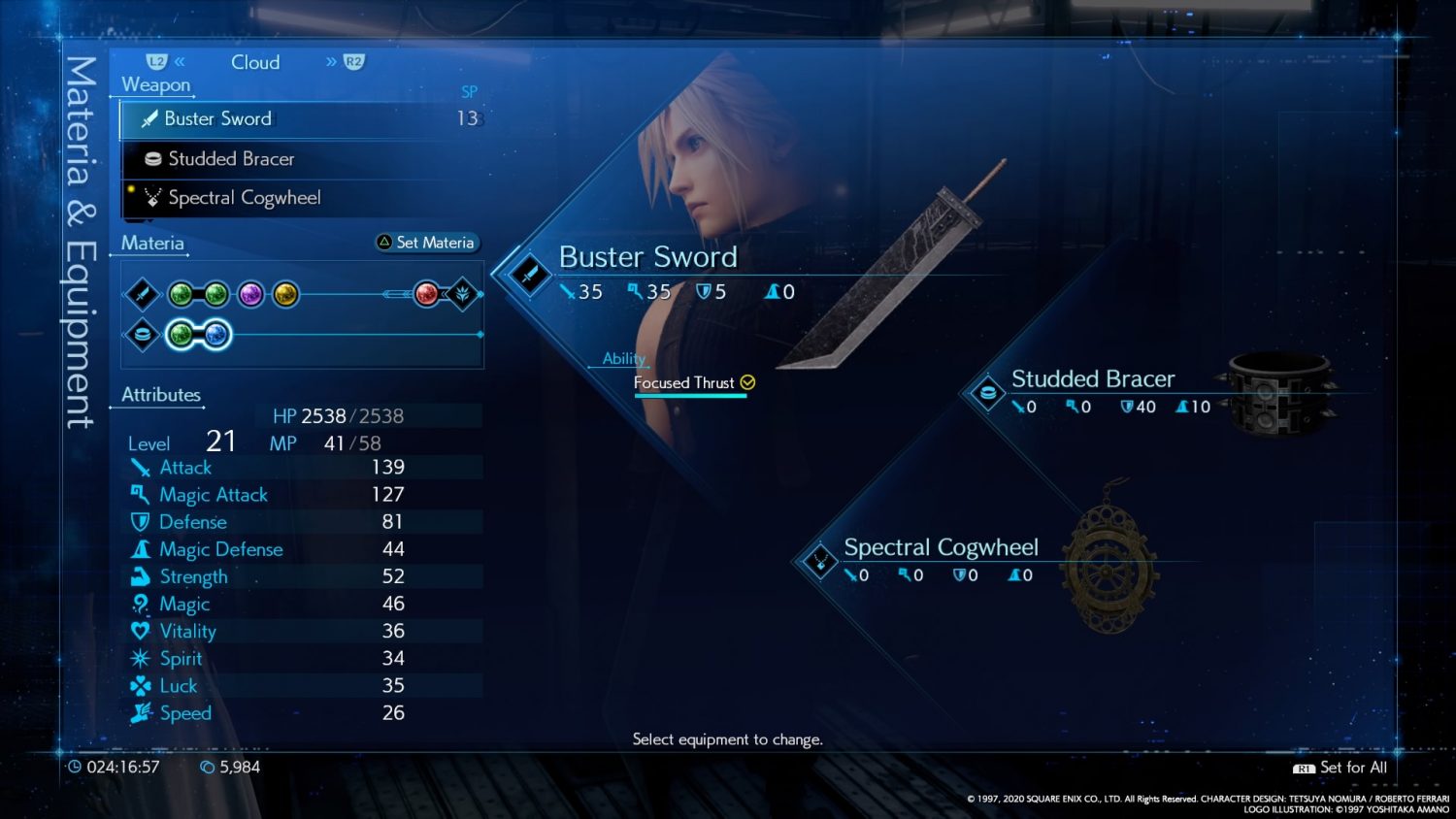Click the sword icon in materia panel
Image resolution: width=1456 pixels, height=819 pixels.
(x=143, y=294)
